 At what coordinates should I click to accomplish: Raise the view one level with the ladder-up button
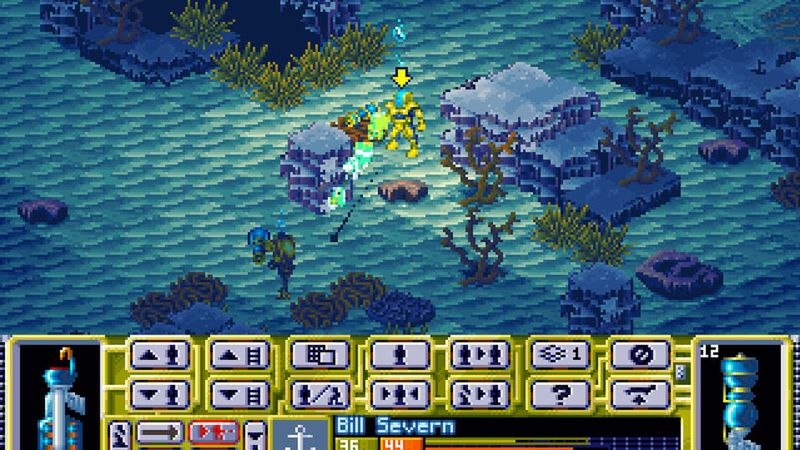click(x=239, y=357)
